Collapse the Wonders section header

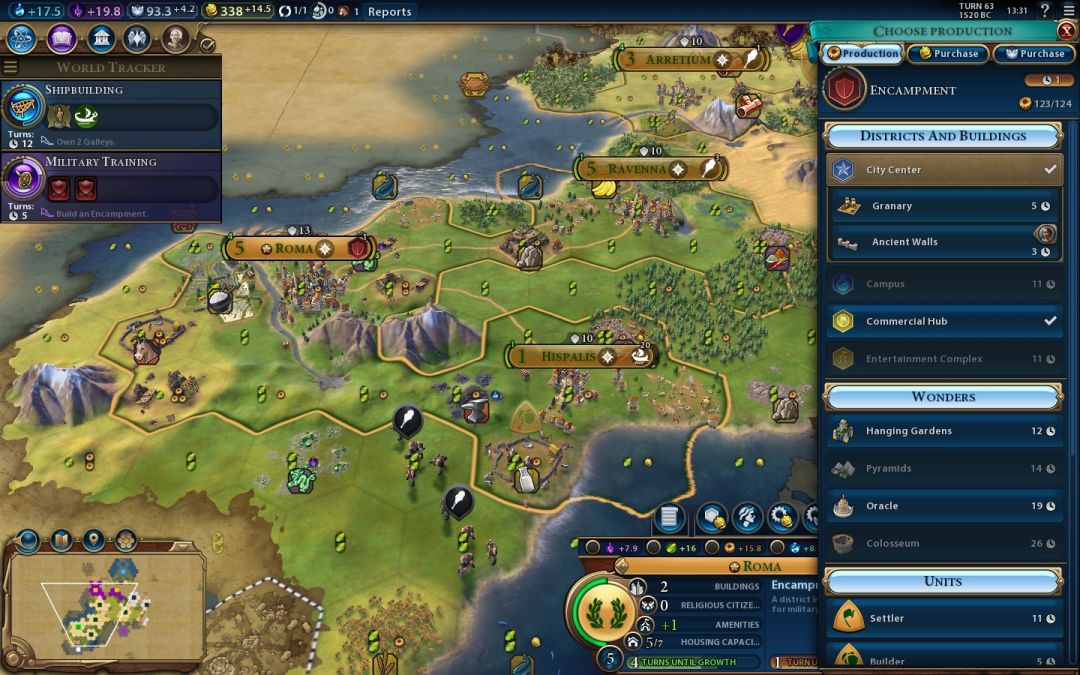point(942,397)
